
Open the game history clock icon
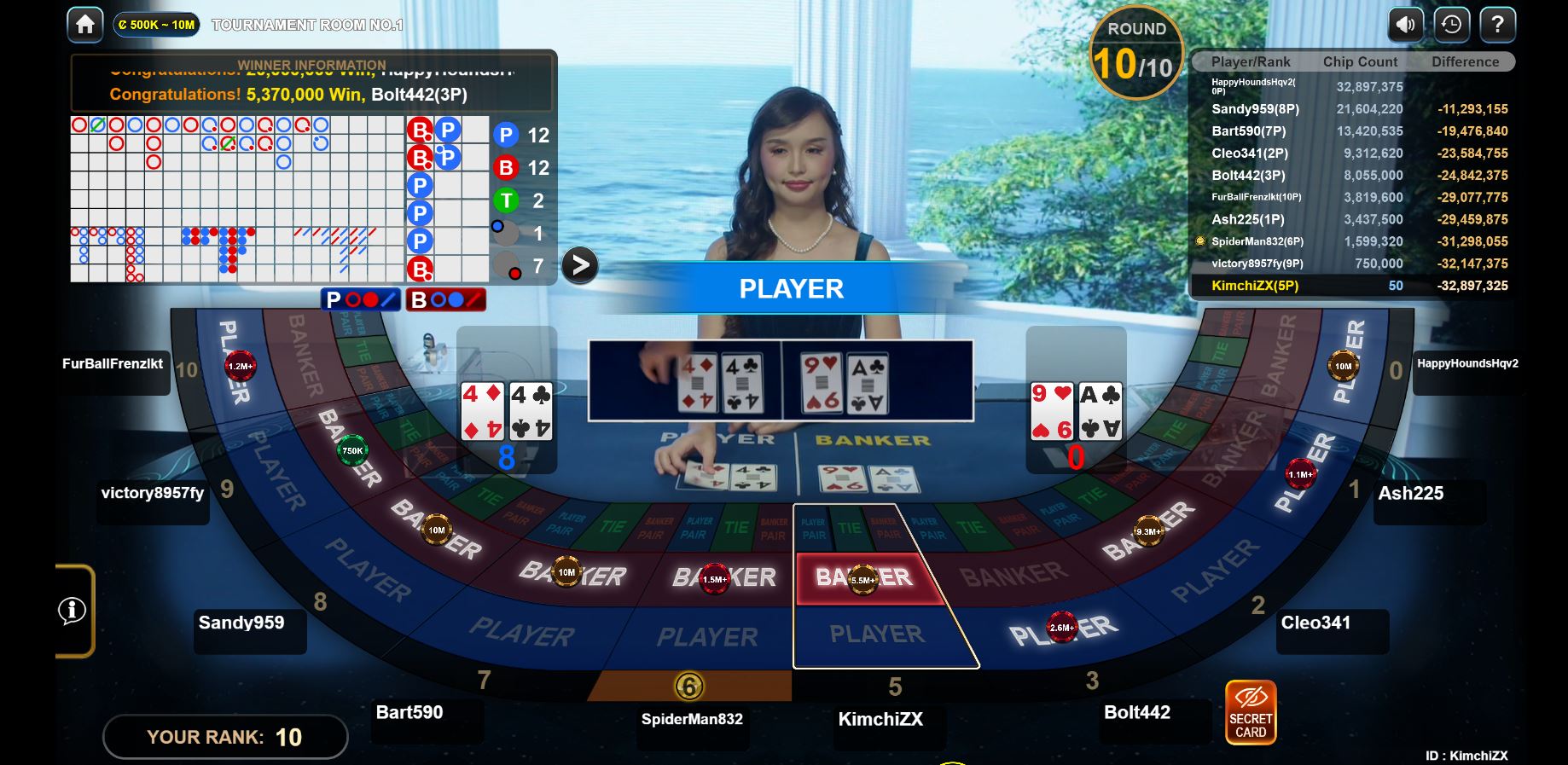pos(1451,25)
